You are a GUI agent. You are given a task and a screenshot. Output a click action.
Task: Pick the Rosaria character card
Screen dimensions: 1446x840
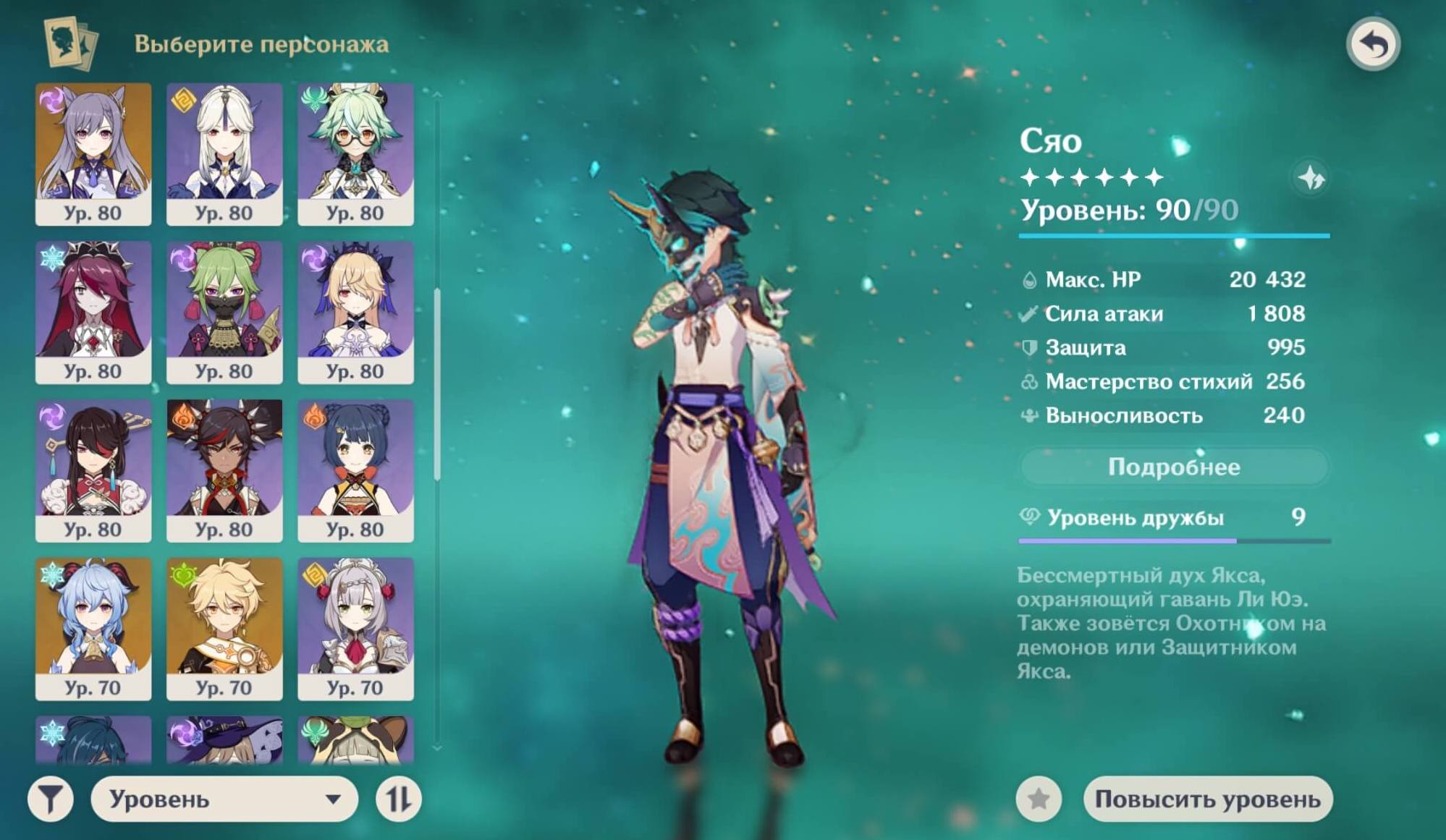click(x=93, y=311)
